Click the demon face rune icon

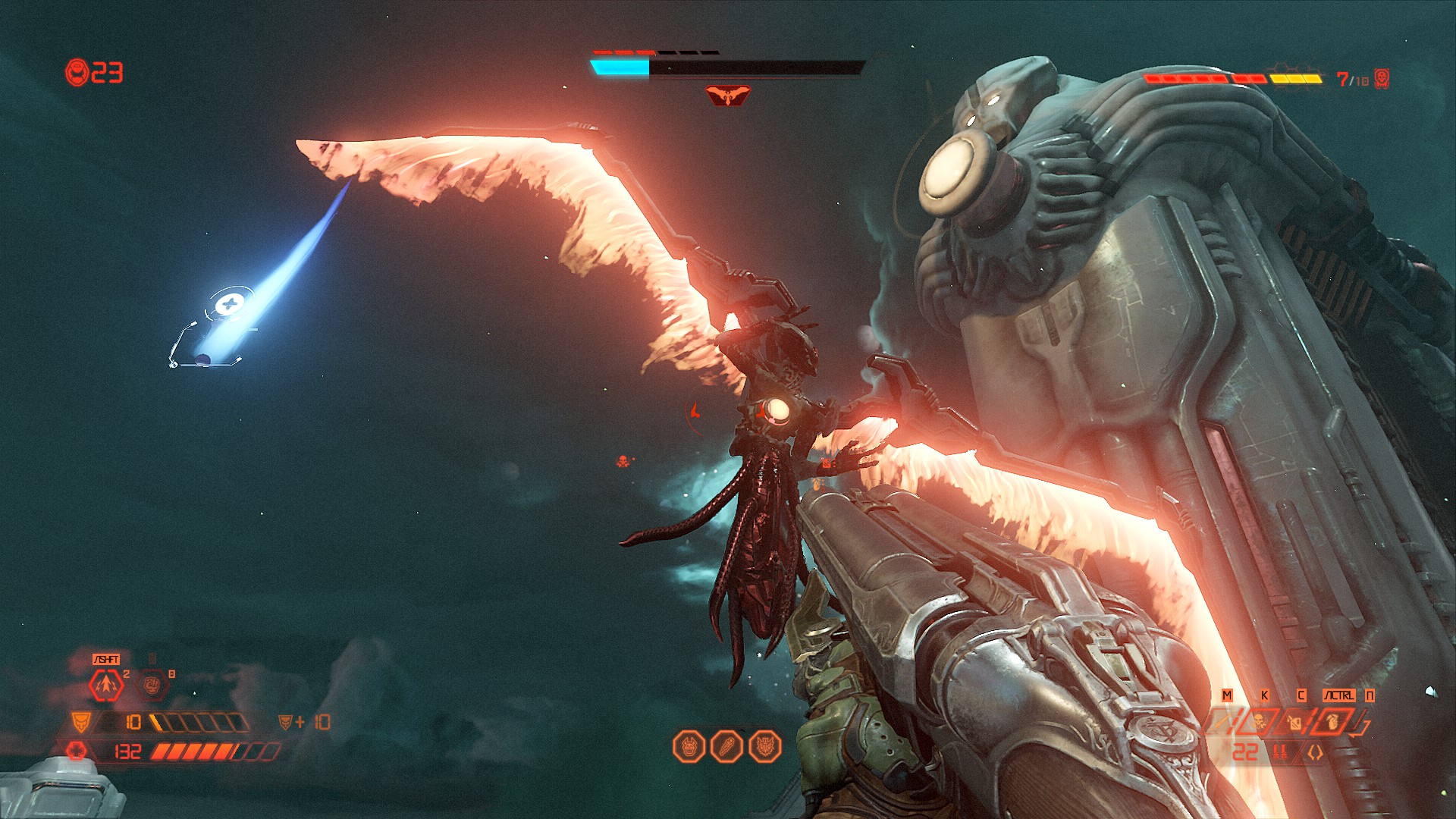click(x=689, y=747)
